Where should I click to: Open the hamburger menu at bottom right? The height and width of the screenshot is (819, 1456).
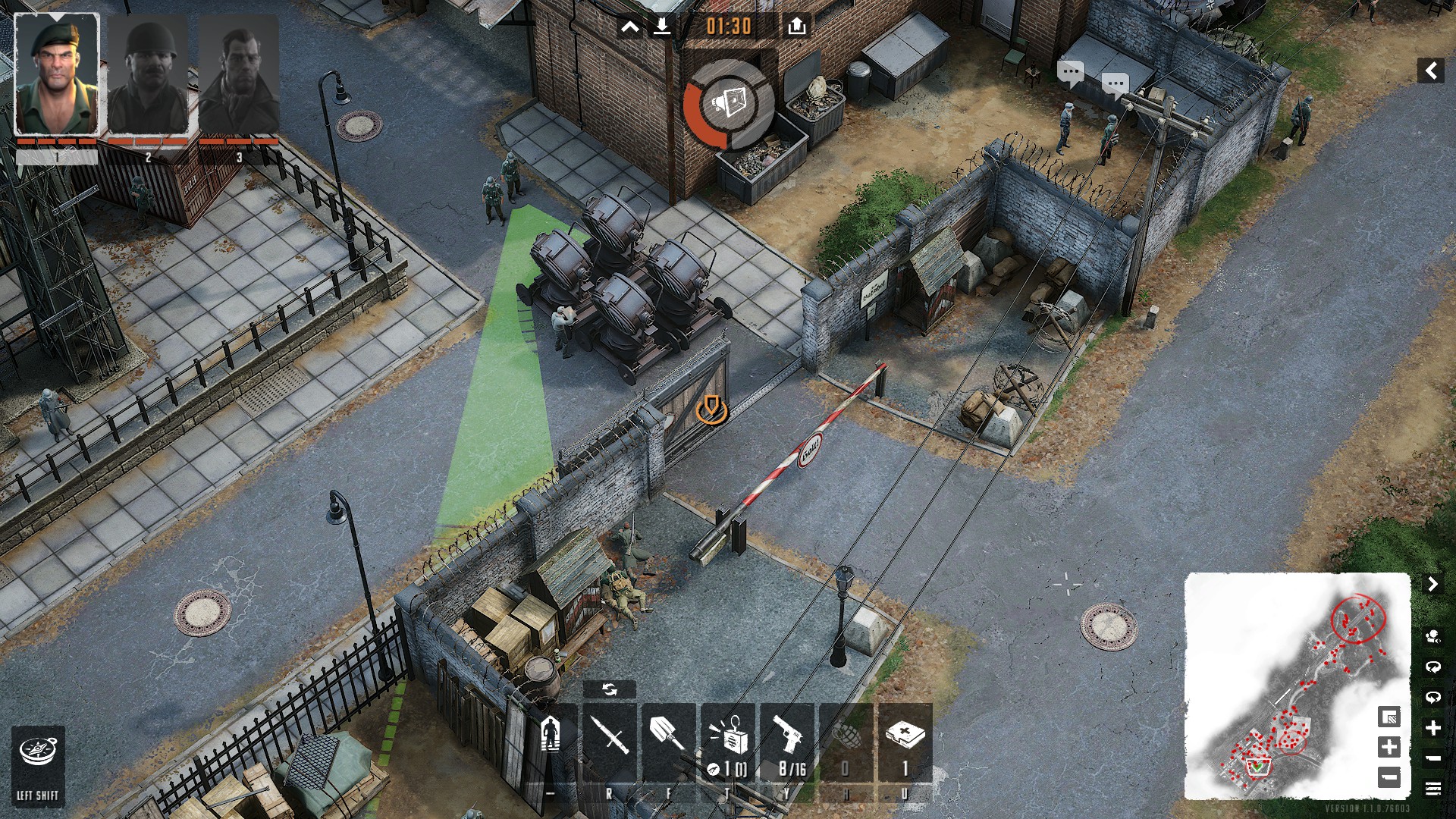click(x=1432, y=789)
